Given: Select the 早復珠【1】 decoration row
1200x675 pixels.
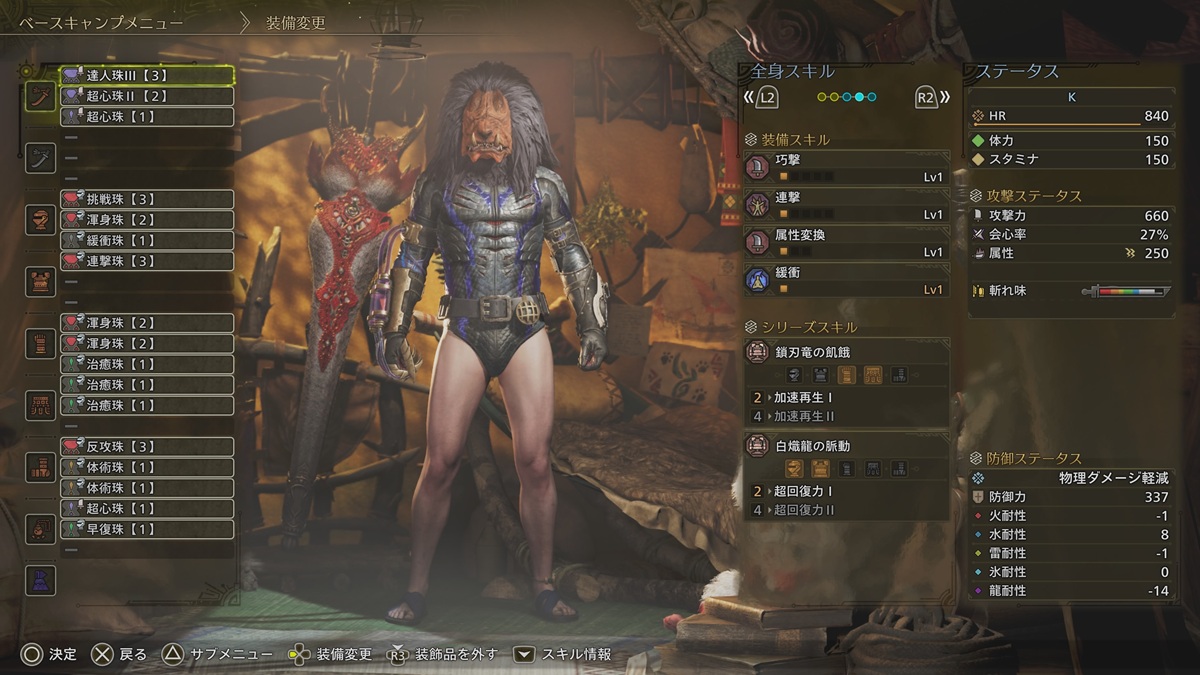Looking at the screenshot, I should [x=147, y=529].
